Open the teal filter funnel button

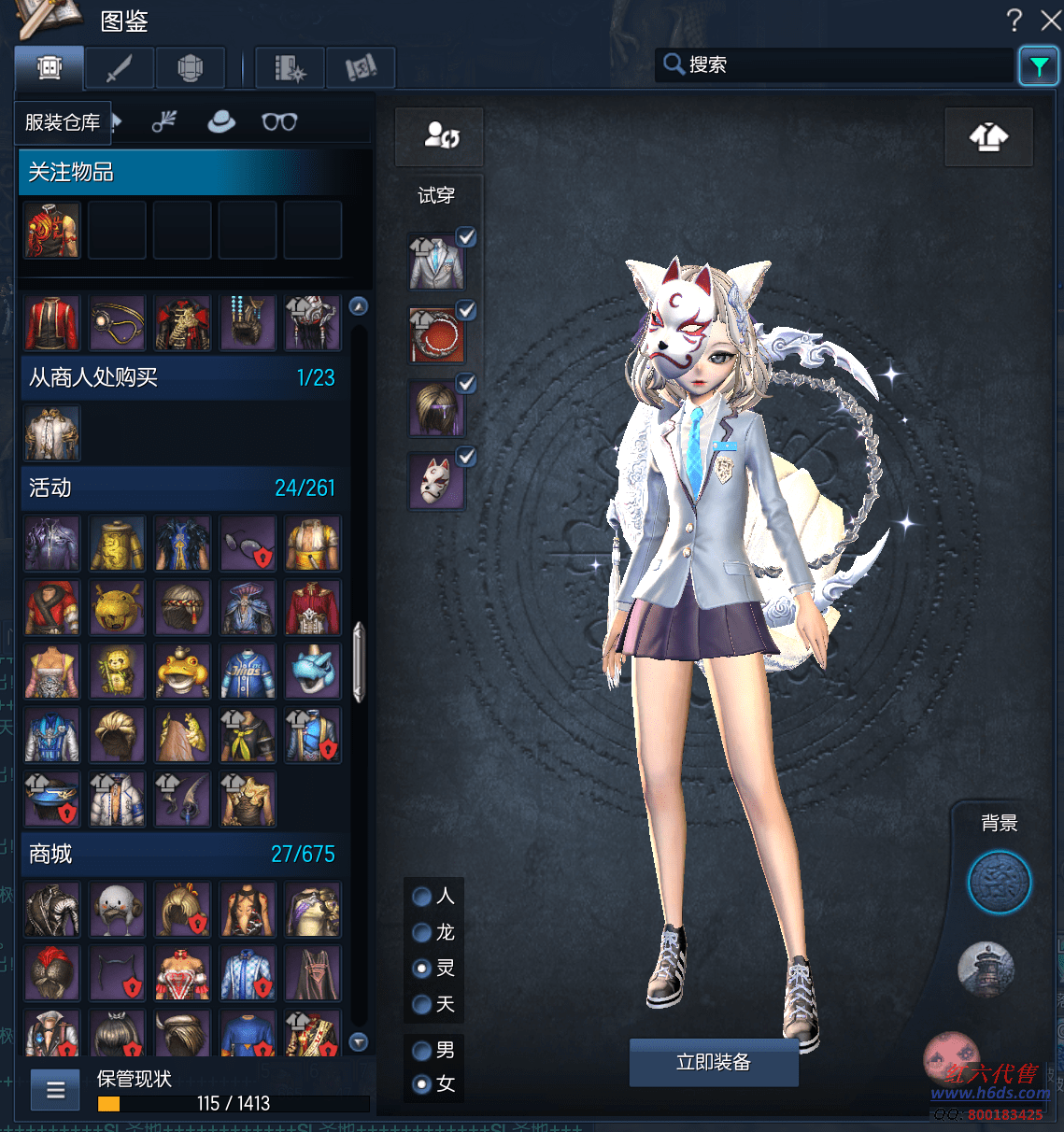point(1038,66)
